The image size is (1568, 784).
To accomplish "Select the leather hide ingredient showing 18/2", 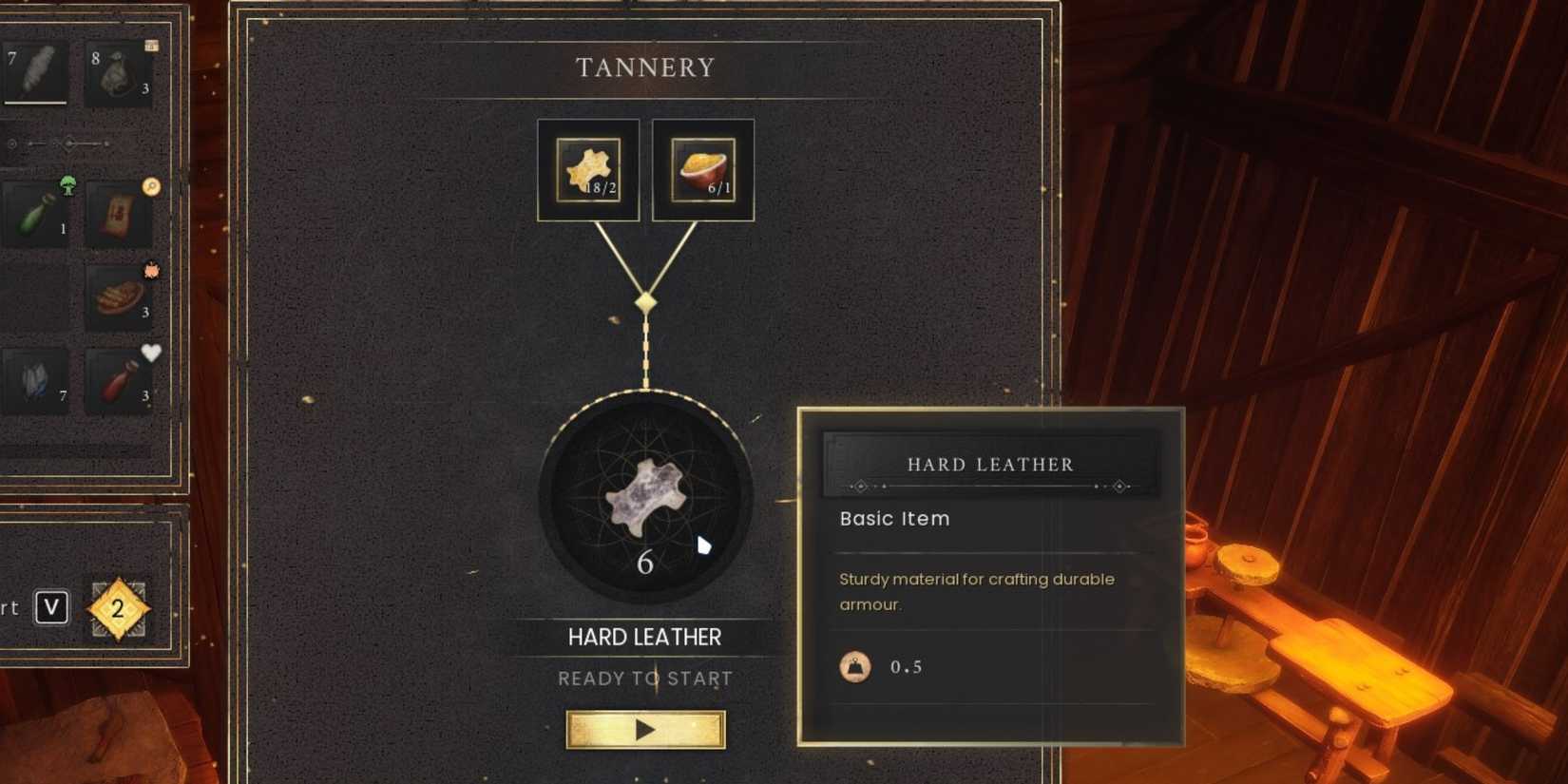I will (x=587, y=168).
